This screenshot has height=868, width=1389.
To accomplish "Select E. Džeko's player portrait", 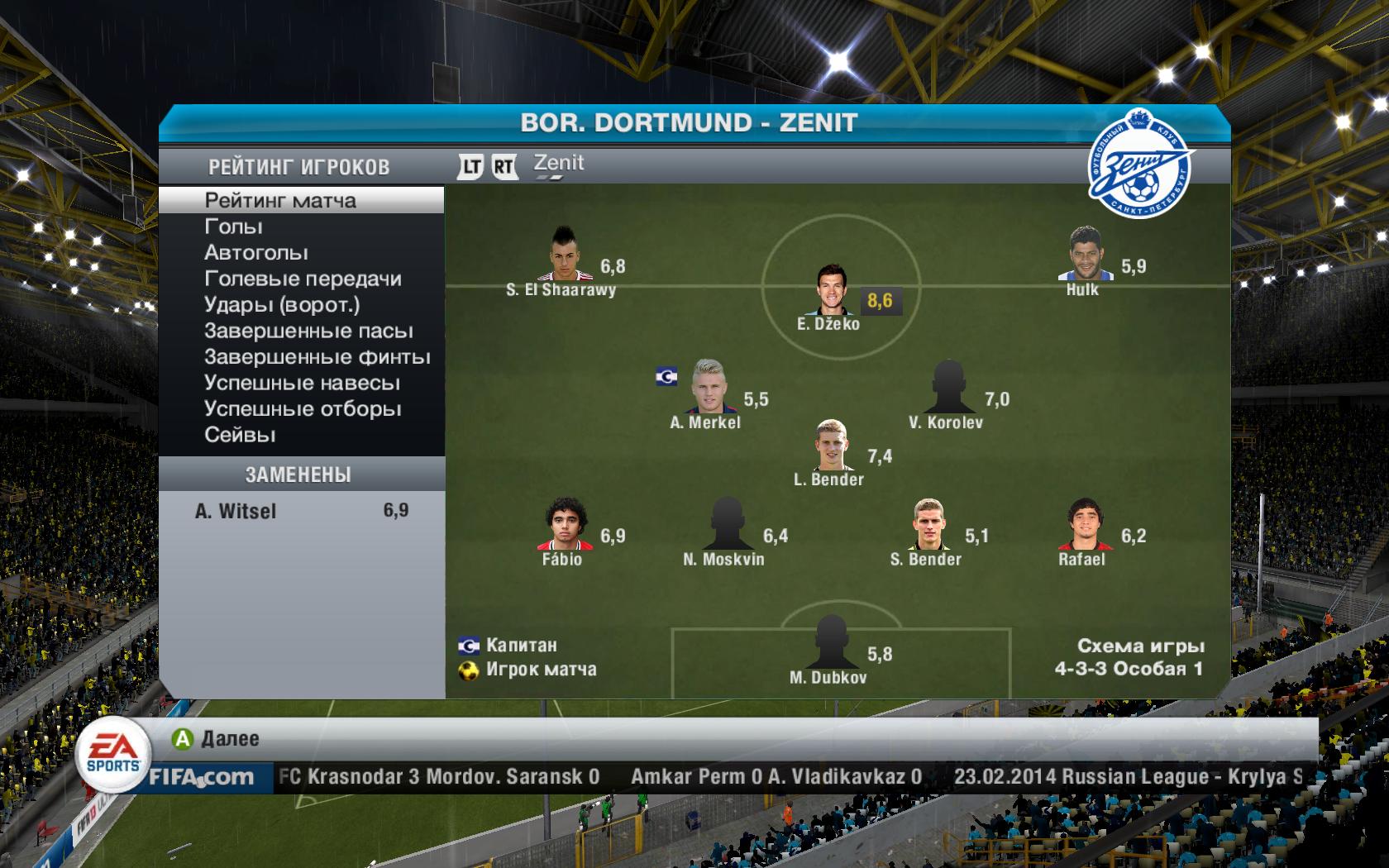I will tap(831, 289).
